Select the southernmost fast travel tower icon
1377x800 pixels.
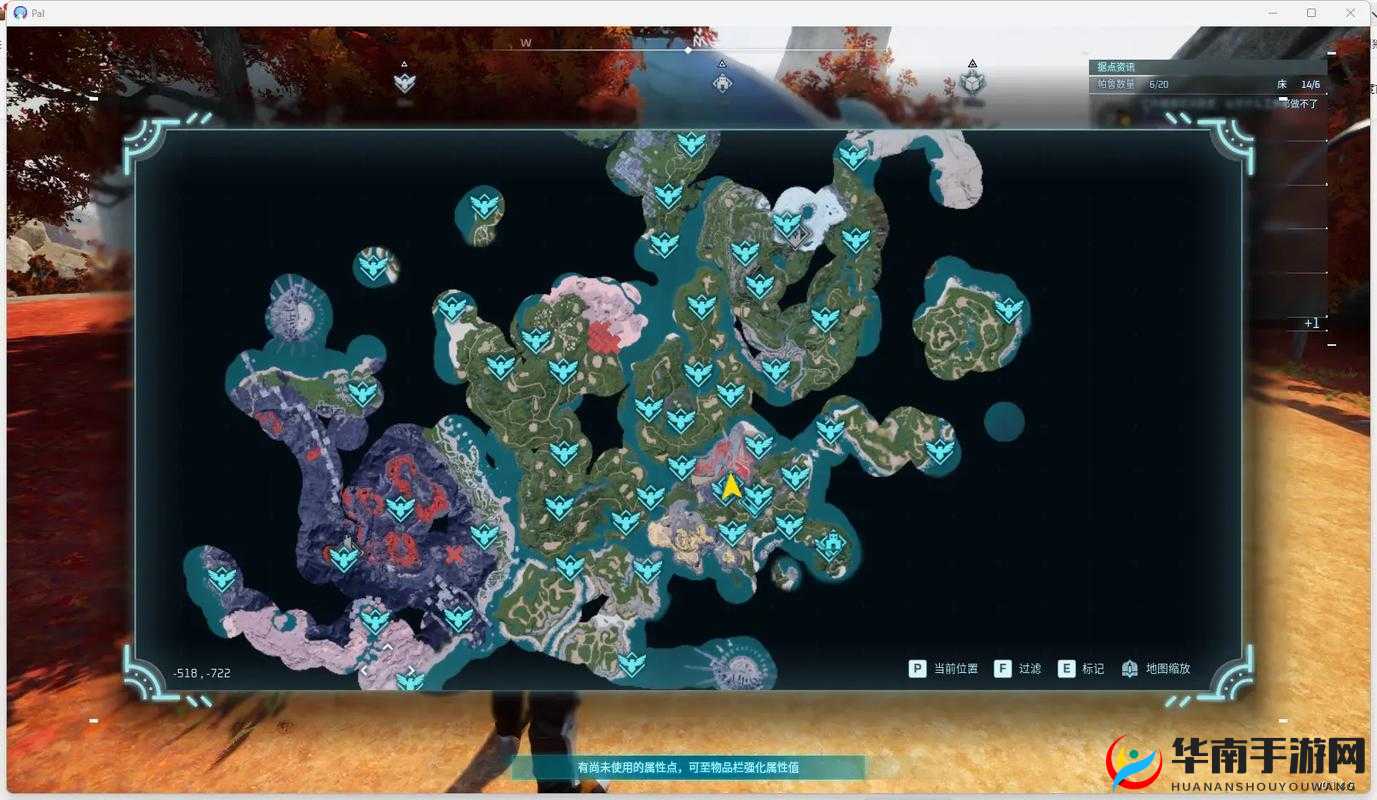[x=409, y=680]
